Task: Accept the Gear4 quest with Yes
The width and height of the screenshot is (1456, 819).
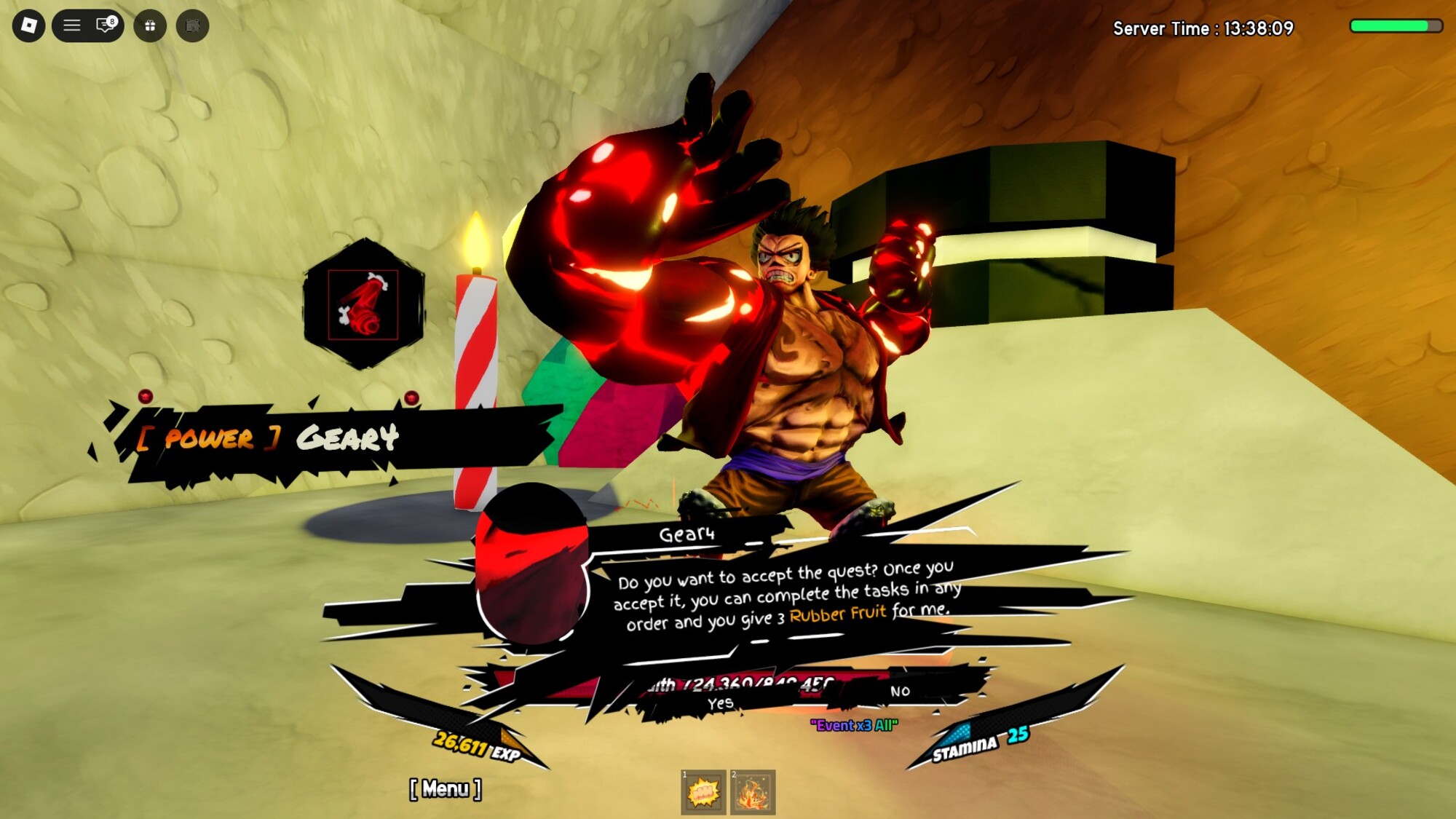Action: 720,703
